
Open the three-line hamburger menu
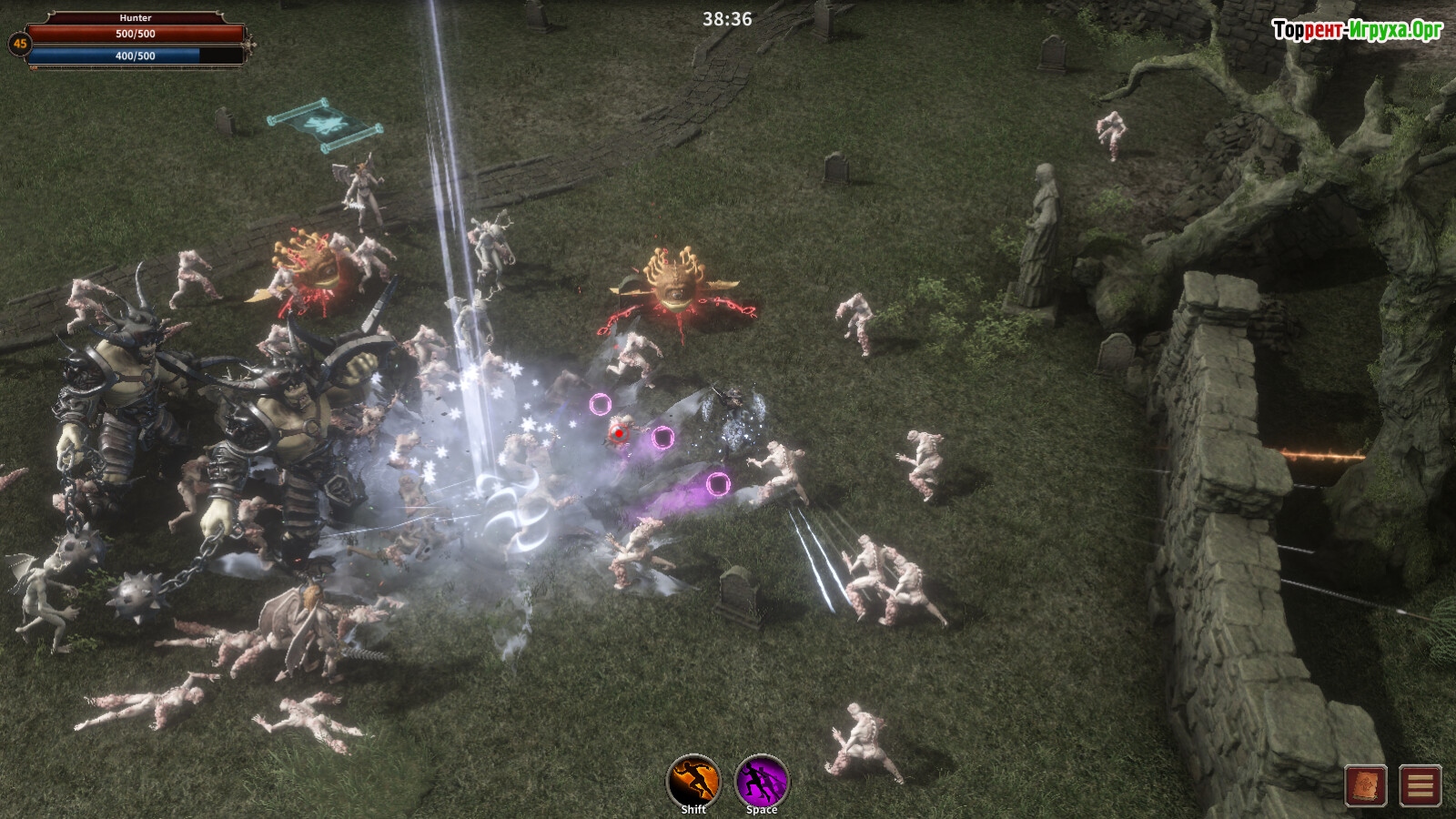[x=1421, y=785]
